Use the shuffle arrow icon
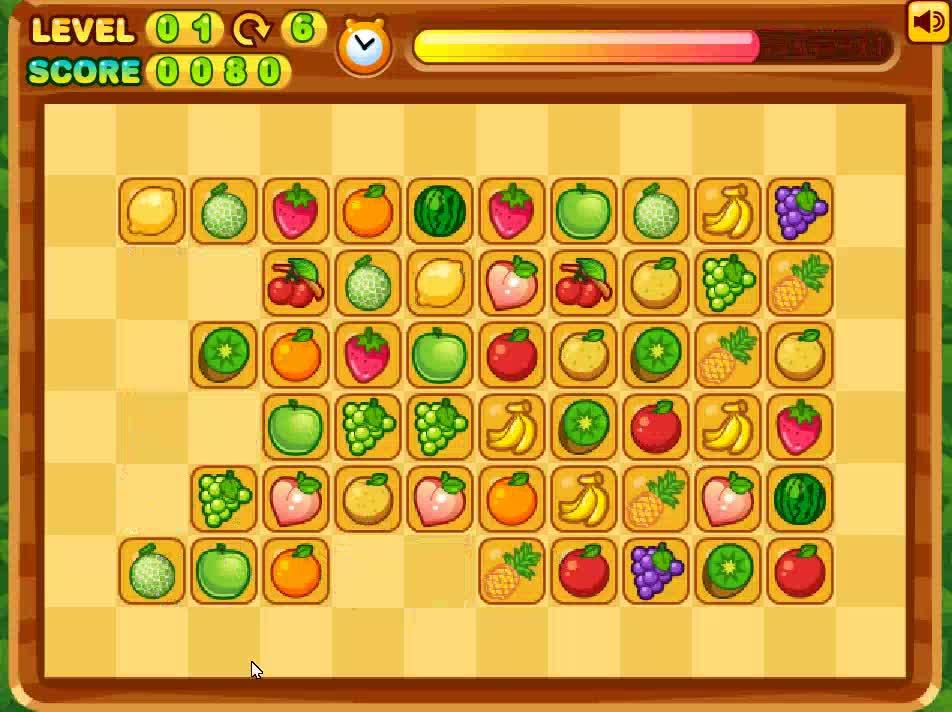Image resolution: width=952 pixels, height=712 pixels. 251,29
